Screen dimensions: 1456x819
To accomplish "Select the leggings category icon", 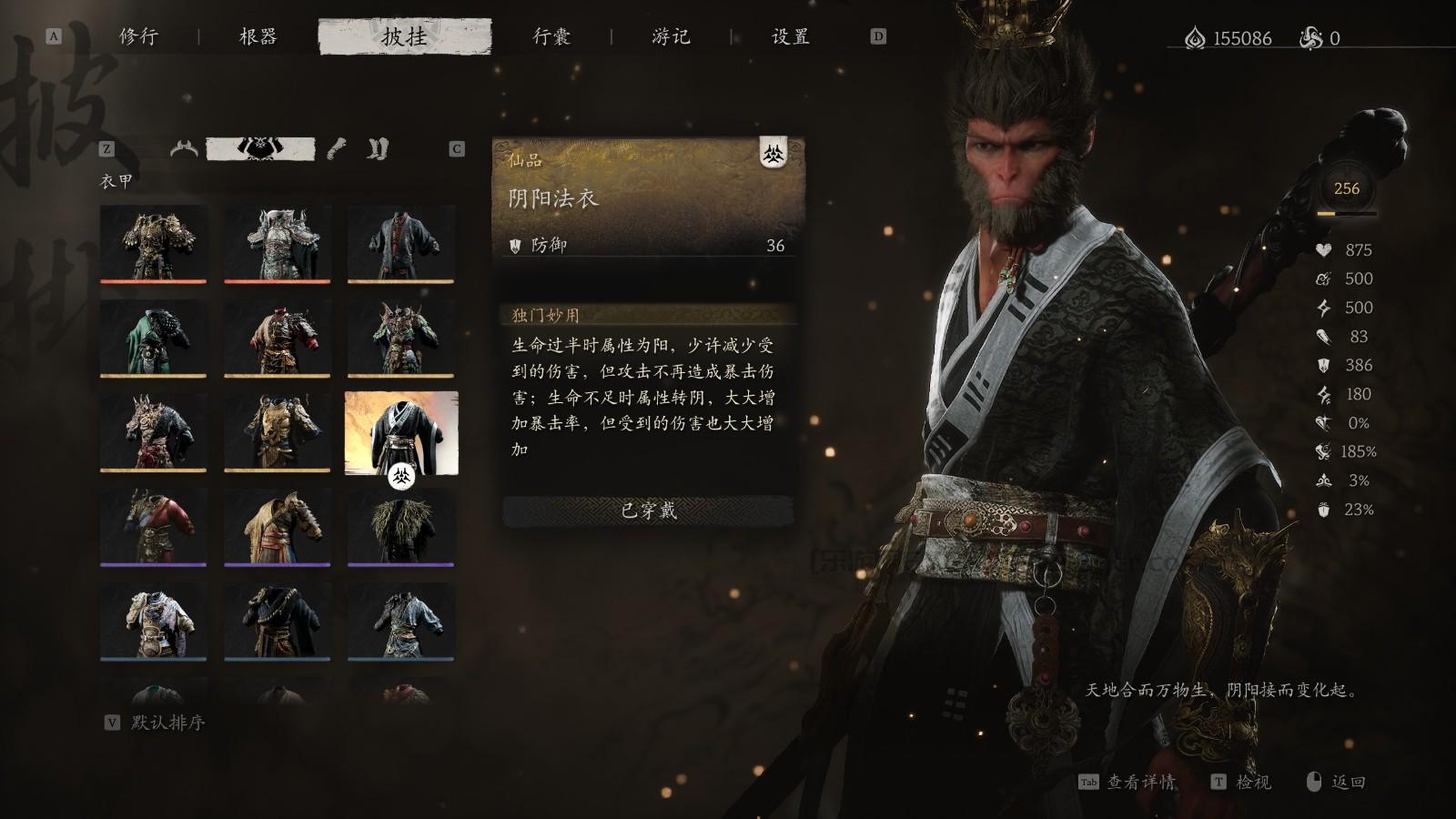I will [x=378, y=148].
